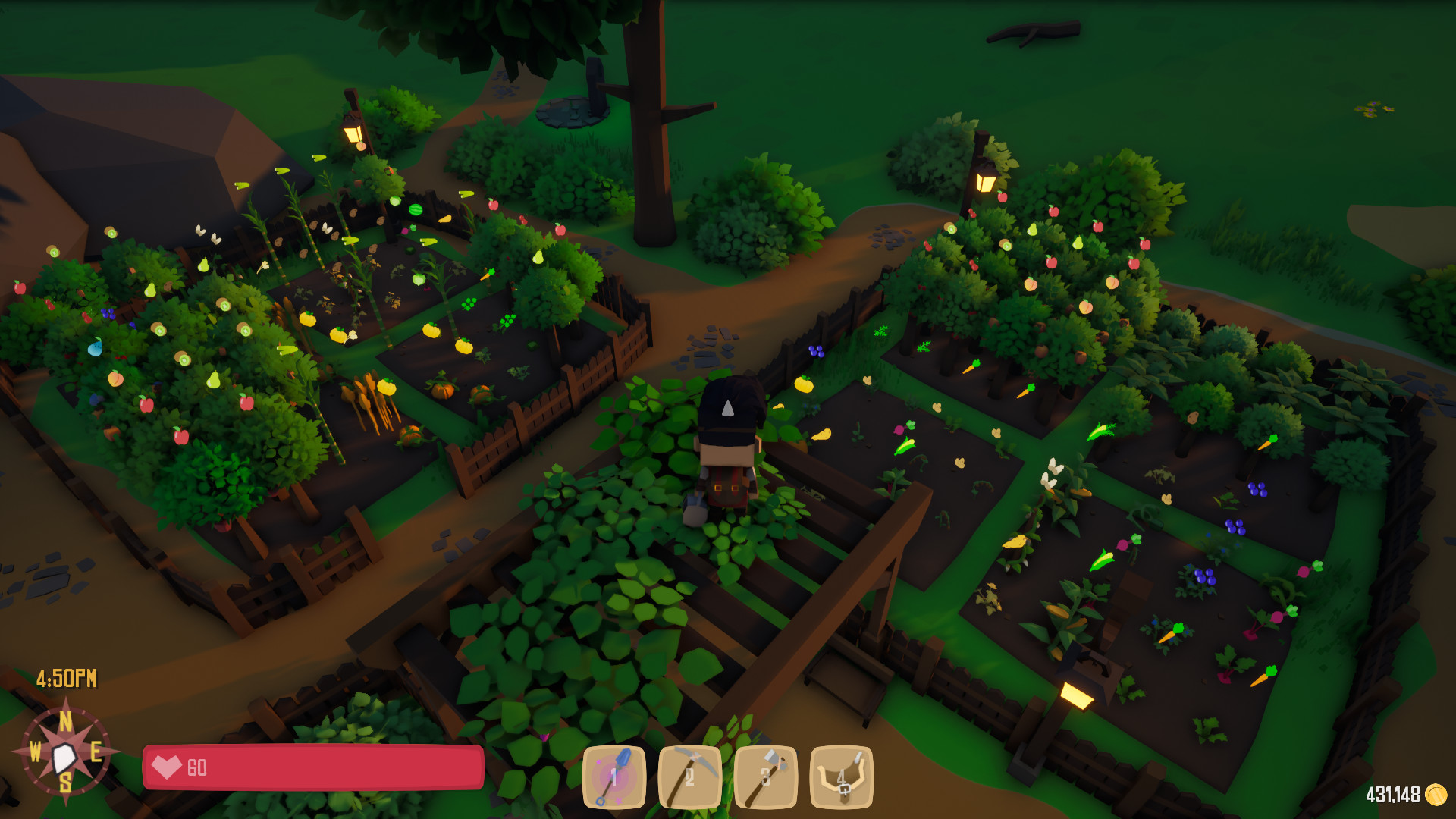The image size is (1456, 819).
Task: Click the heart icon on the health bar
Action: click(x=168, y=768)
